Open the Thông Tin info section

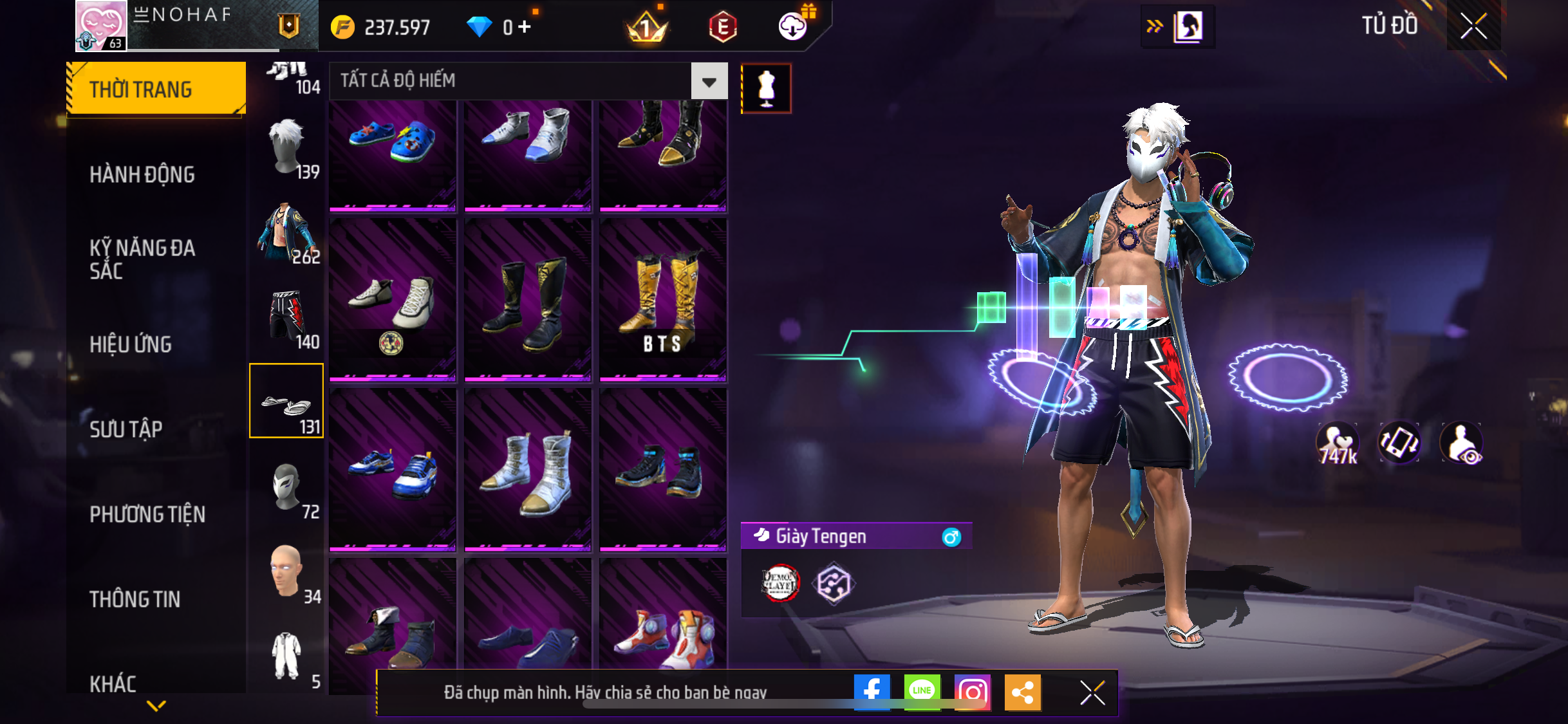[135, 599]
